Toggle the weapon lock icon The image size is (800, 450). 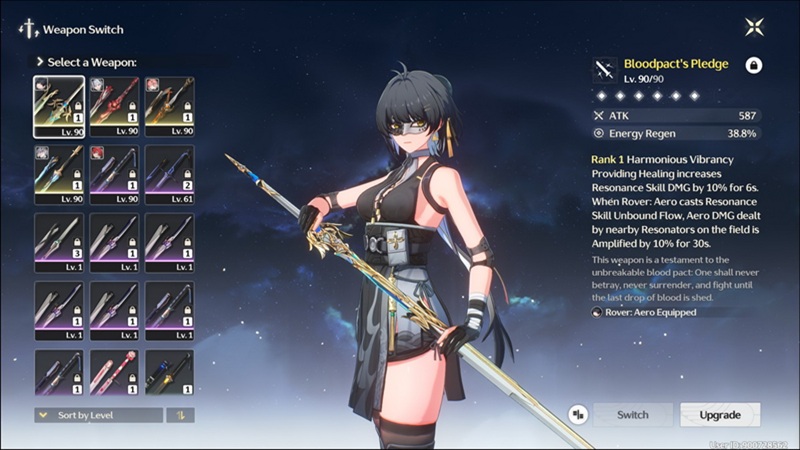[x=754, y=65]
